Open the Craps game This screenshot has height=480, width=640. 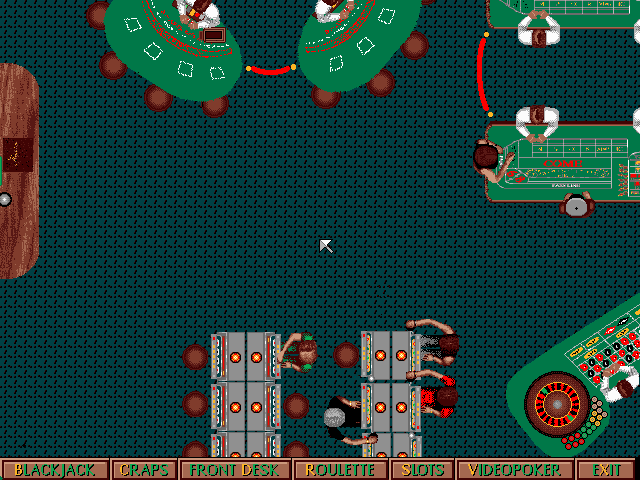coord(144,470)
